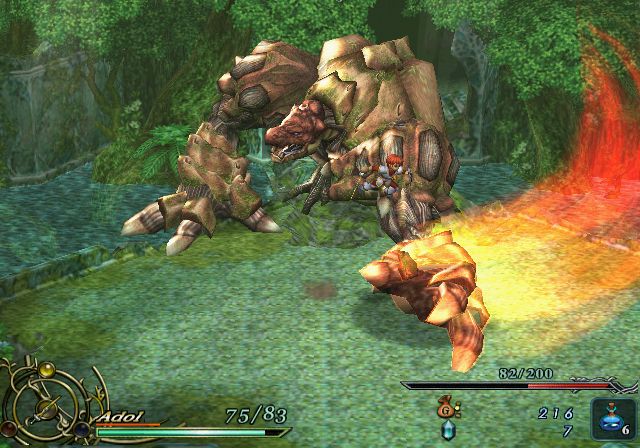Select the blue potion item slot
Viewport: 640px width, 448px height.
(610, 420)
